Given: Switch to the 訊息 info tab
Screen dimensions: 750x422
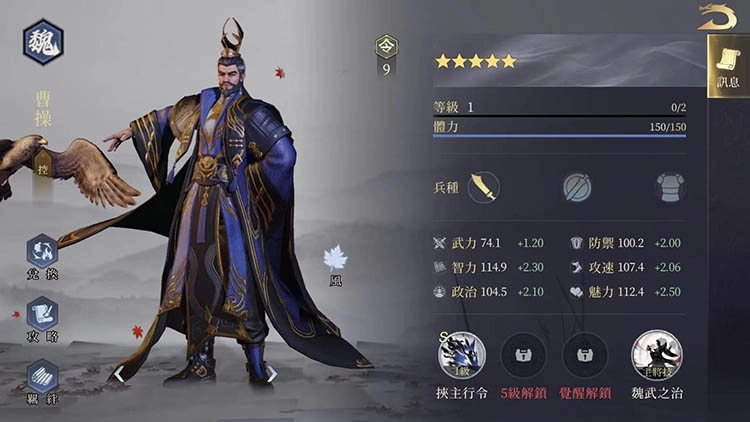Looking at the screenshot, I should pyautogui.click(x=727, y=66).
